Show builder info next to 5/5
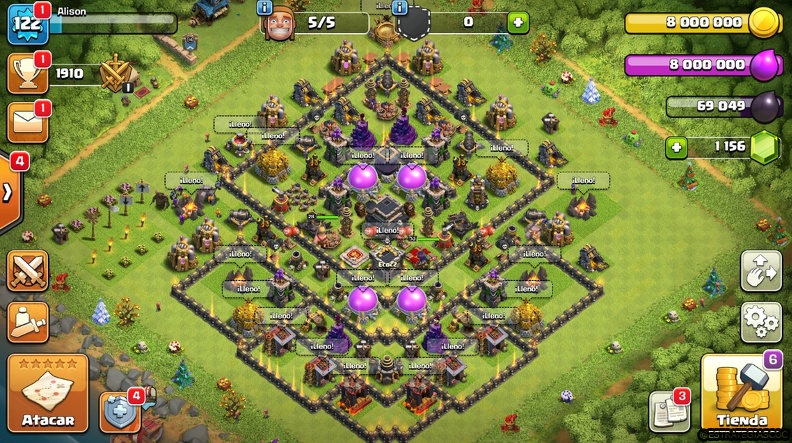 (265, 8)
